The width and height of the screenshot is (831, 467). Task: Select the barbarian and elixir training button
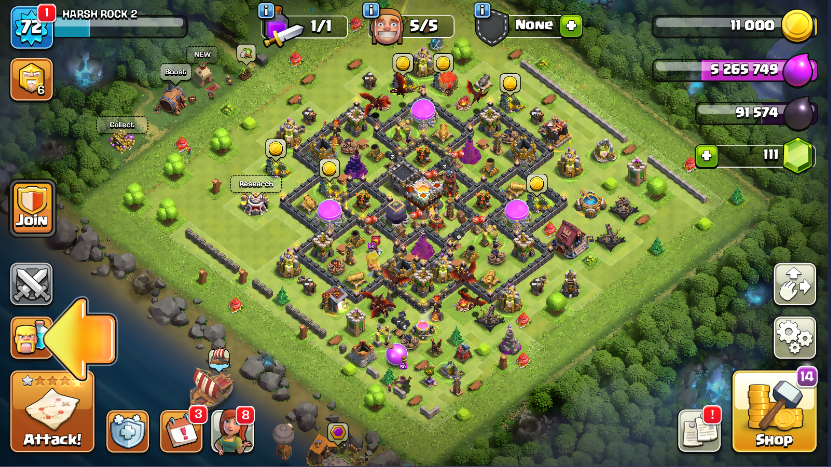click(30, 338)
